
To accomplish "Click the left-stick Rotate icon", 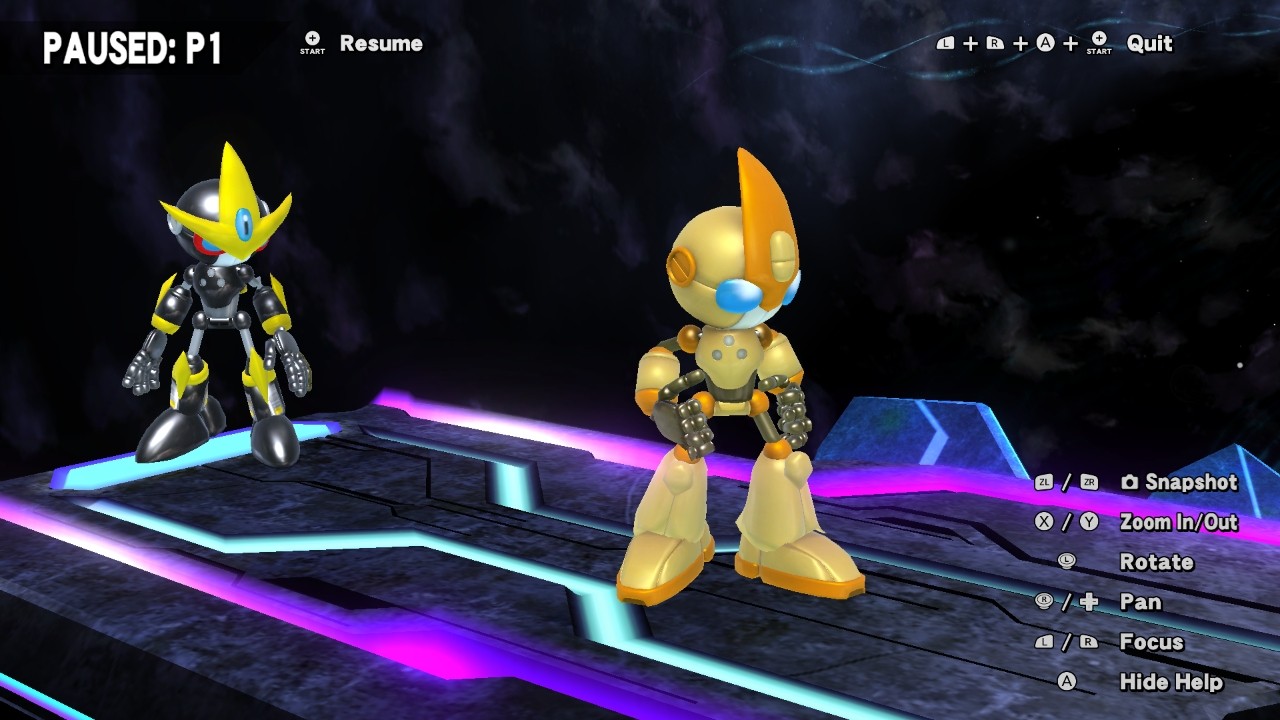I will click(x=1067, y=562).
